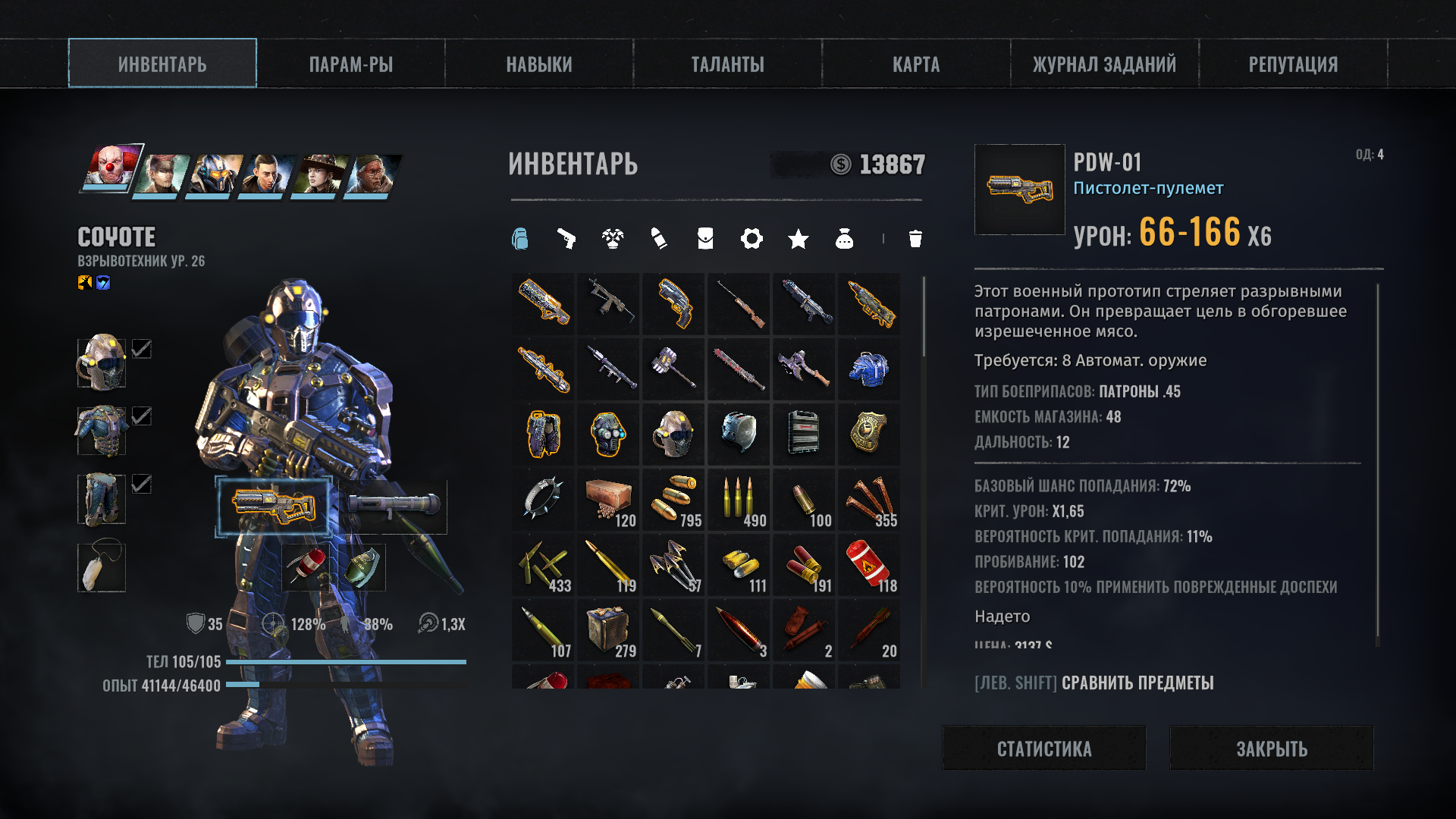This screenshot has width=1456, height=819.
Task: Switch to ЖУРНАЛ ЗАДАНИЙ tab
Action: (1104, 64)
